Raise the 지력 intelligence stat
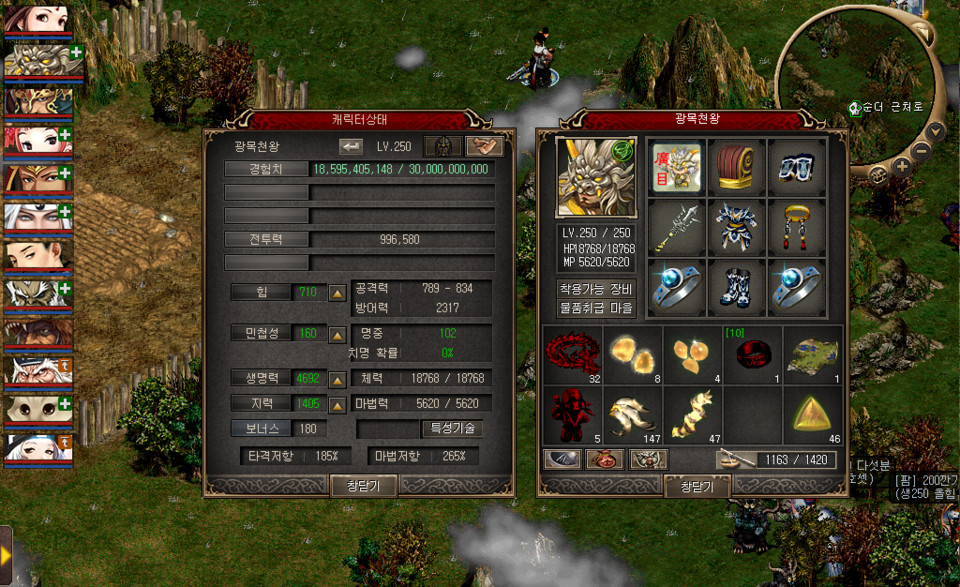960x587 pixels. (x=338, y=404)
